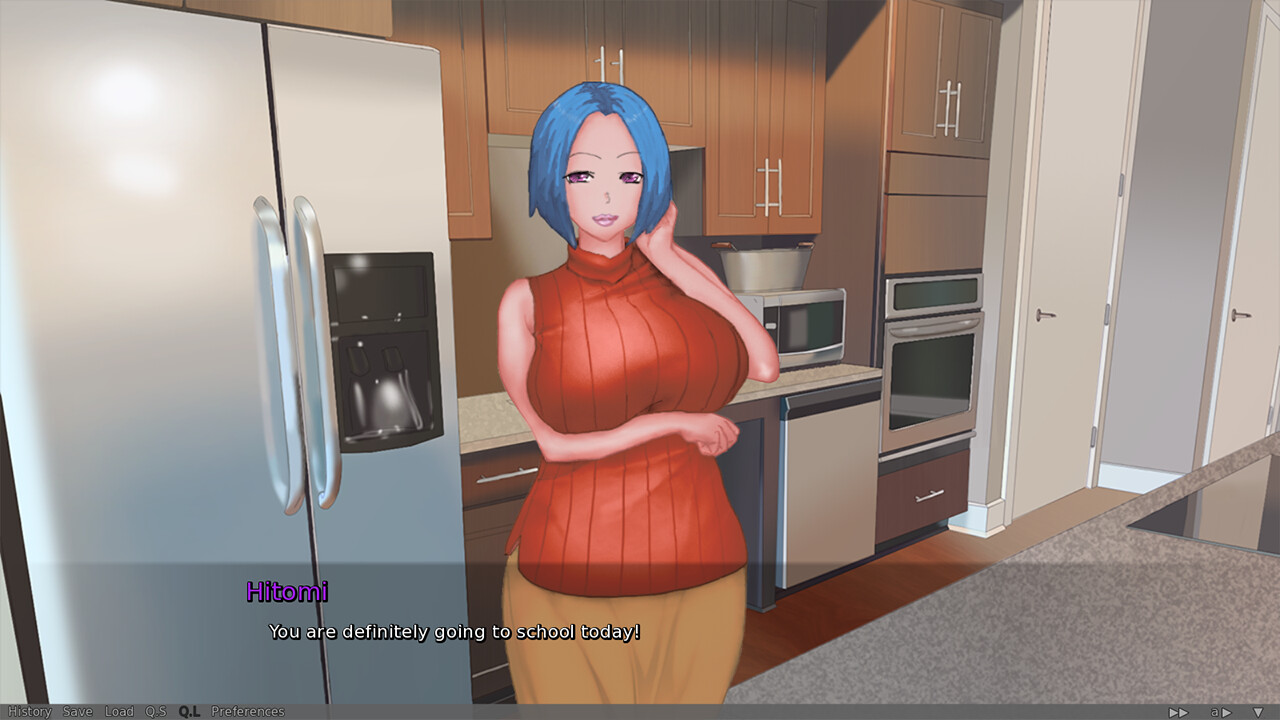Fast-forward through dialogue with the skip icon
Screen dimensions: 1280x720
tap(1178, 712)
